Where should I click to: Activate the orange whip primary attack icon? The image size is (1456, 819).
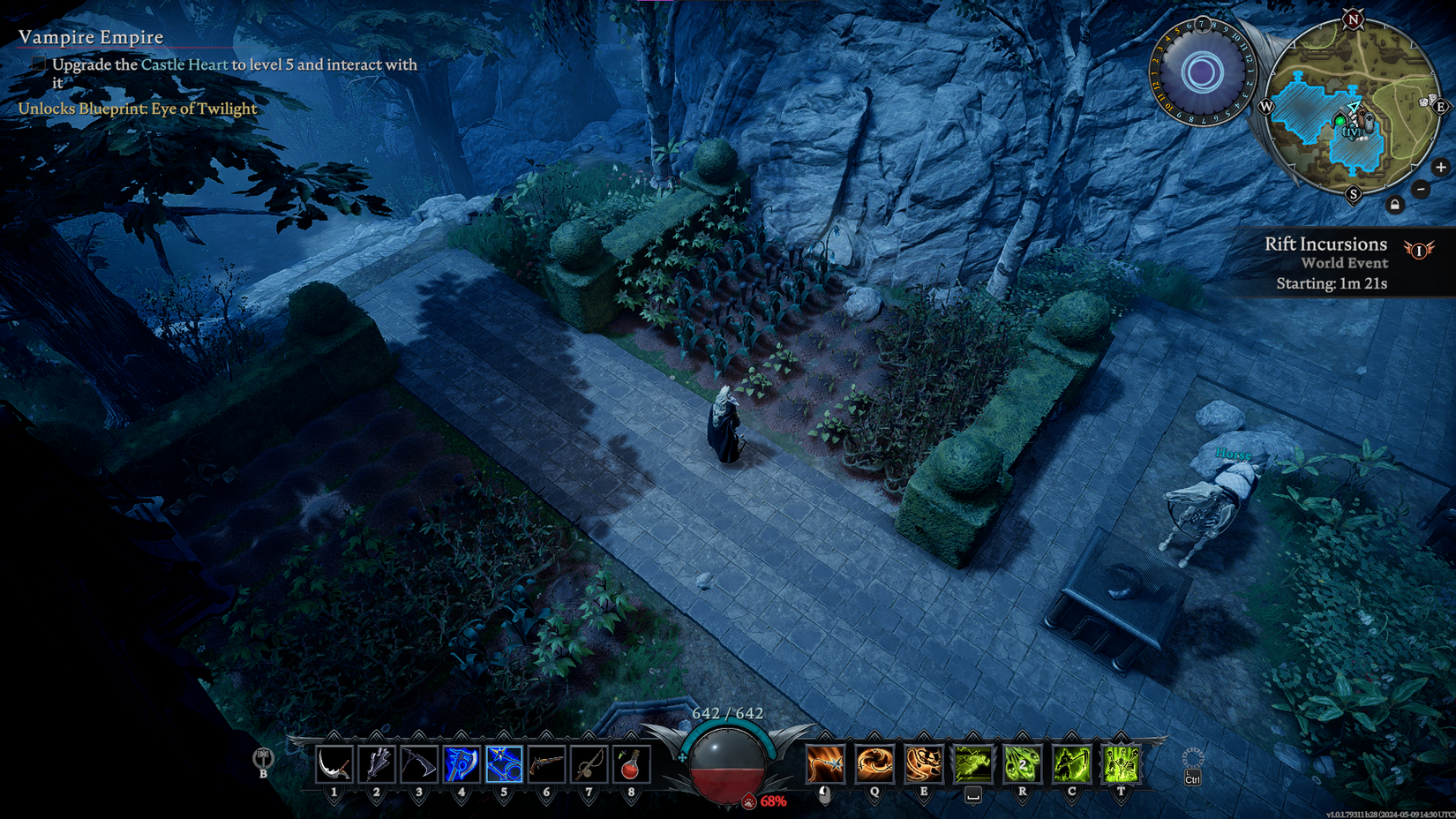(825, 763)
